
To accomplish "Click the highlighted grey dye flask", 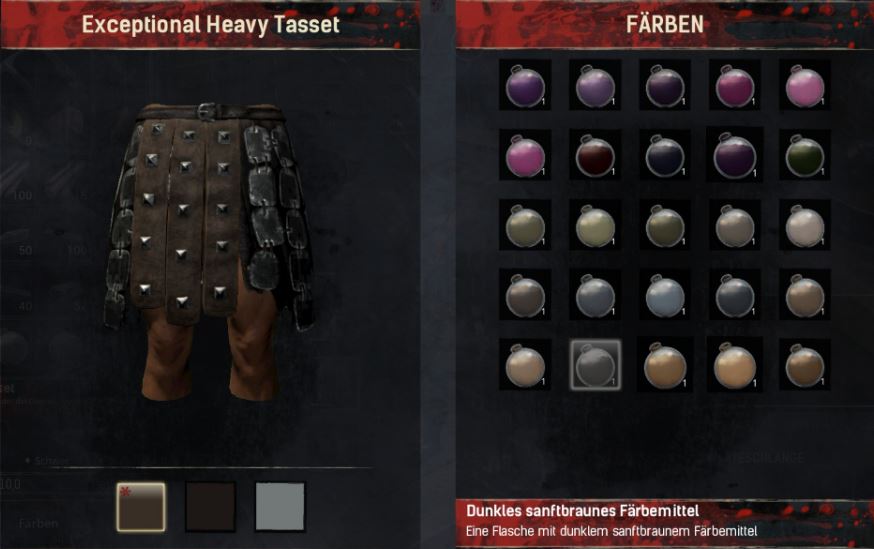I will pos(595,365).
